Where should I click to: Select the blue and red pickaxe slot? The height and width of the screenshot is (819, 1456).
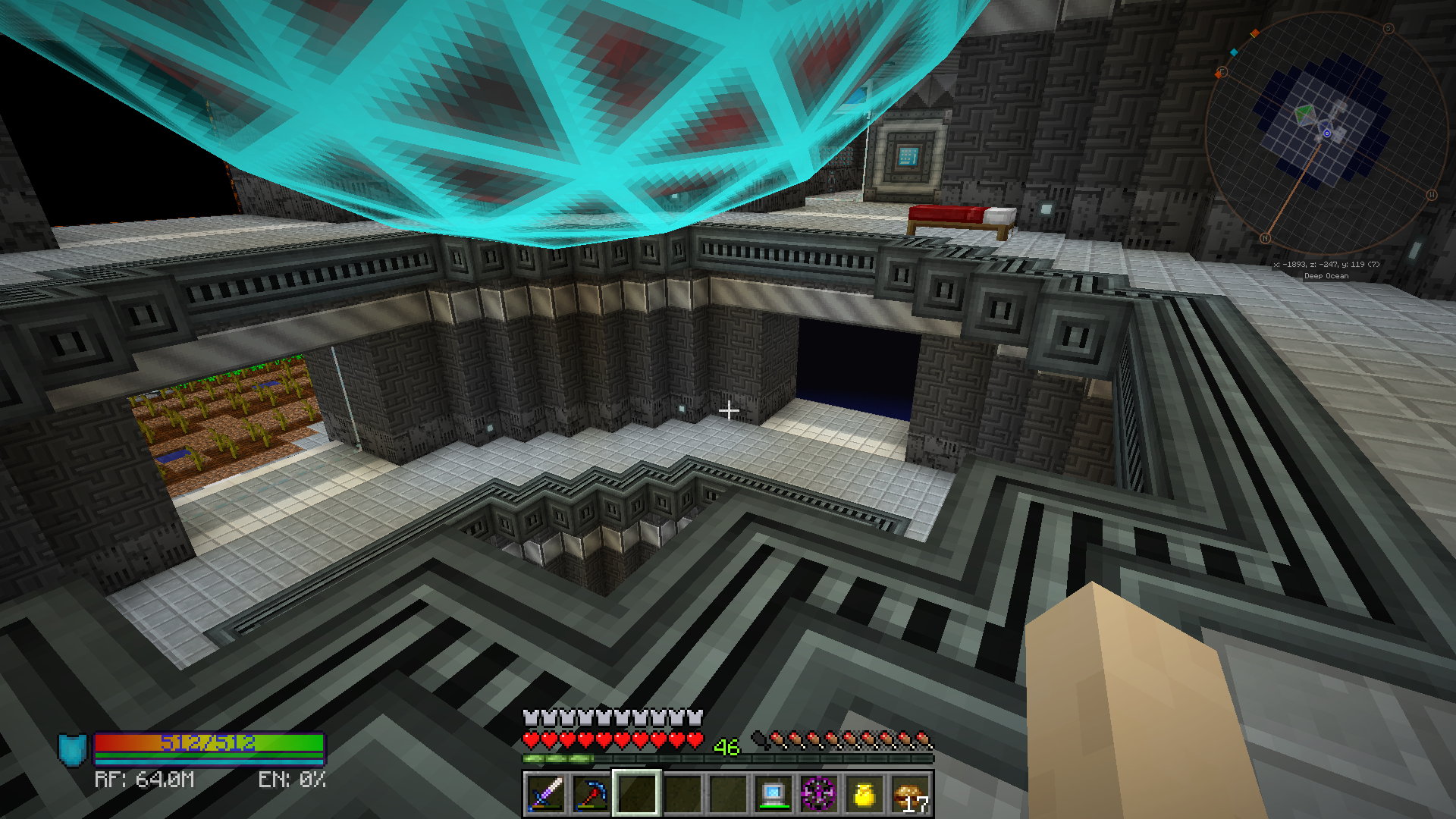pos(591,794)
